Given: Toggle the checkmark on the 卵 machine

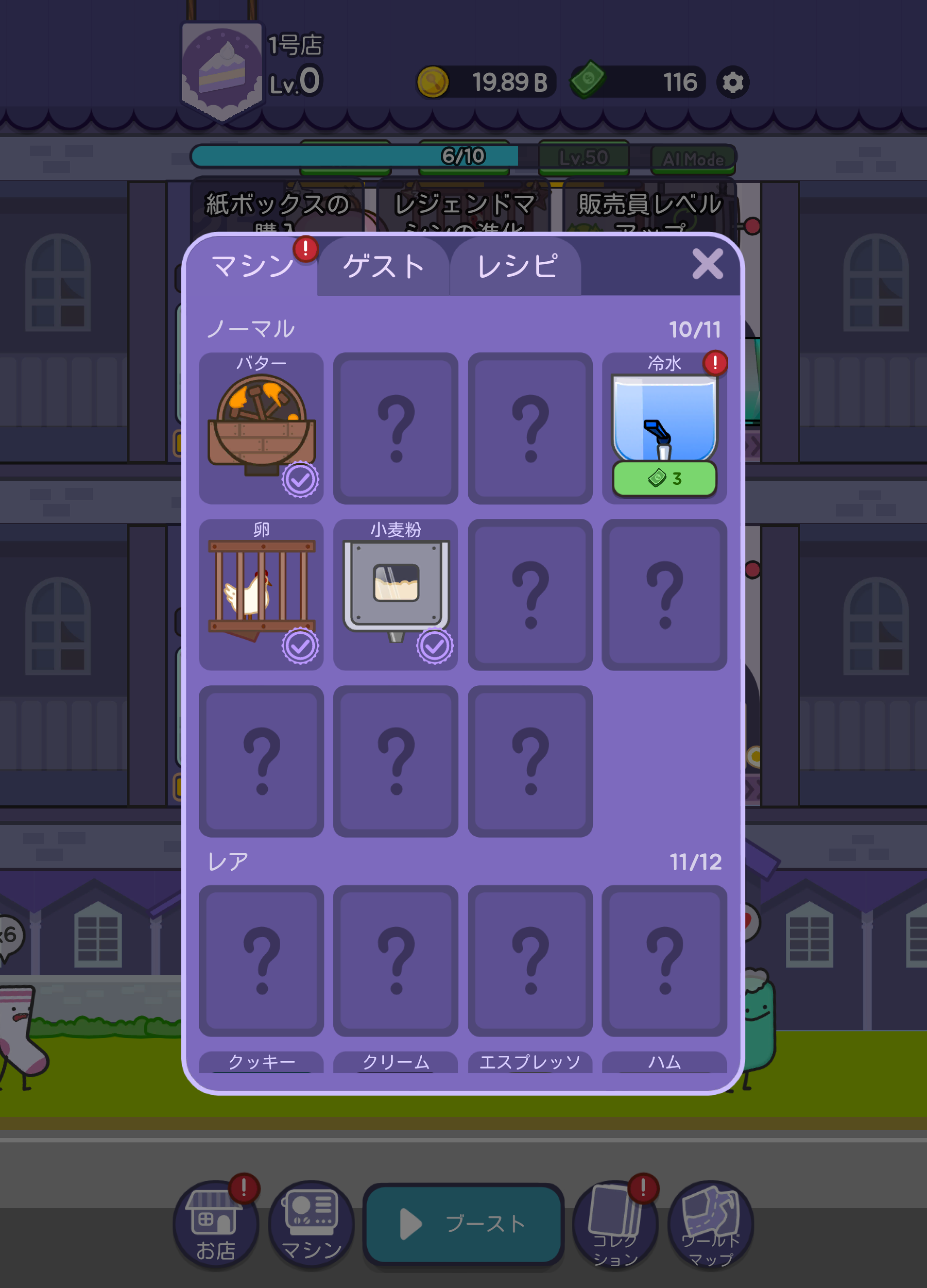Looking at the screenshot, I should click(x=300, y=645).
